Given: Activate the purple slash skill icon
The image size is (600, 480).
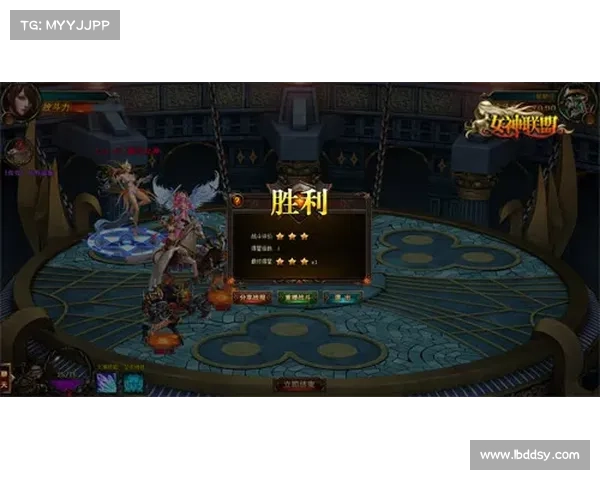Looking at the screenshot, I should point(107,383).
